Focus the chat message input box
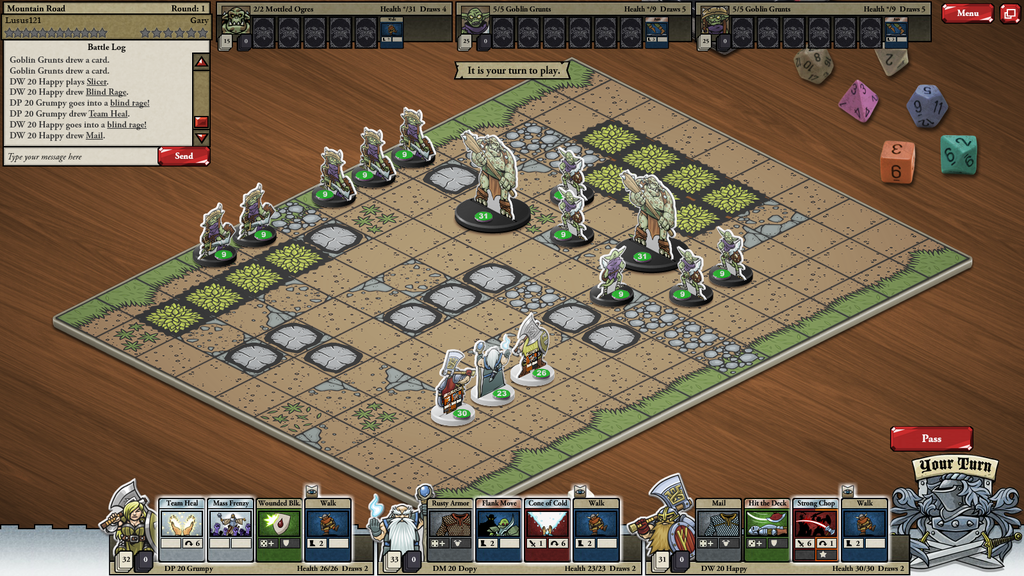1024x576 pixels. point(80,157)
